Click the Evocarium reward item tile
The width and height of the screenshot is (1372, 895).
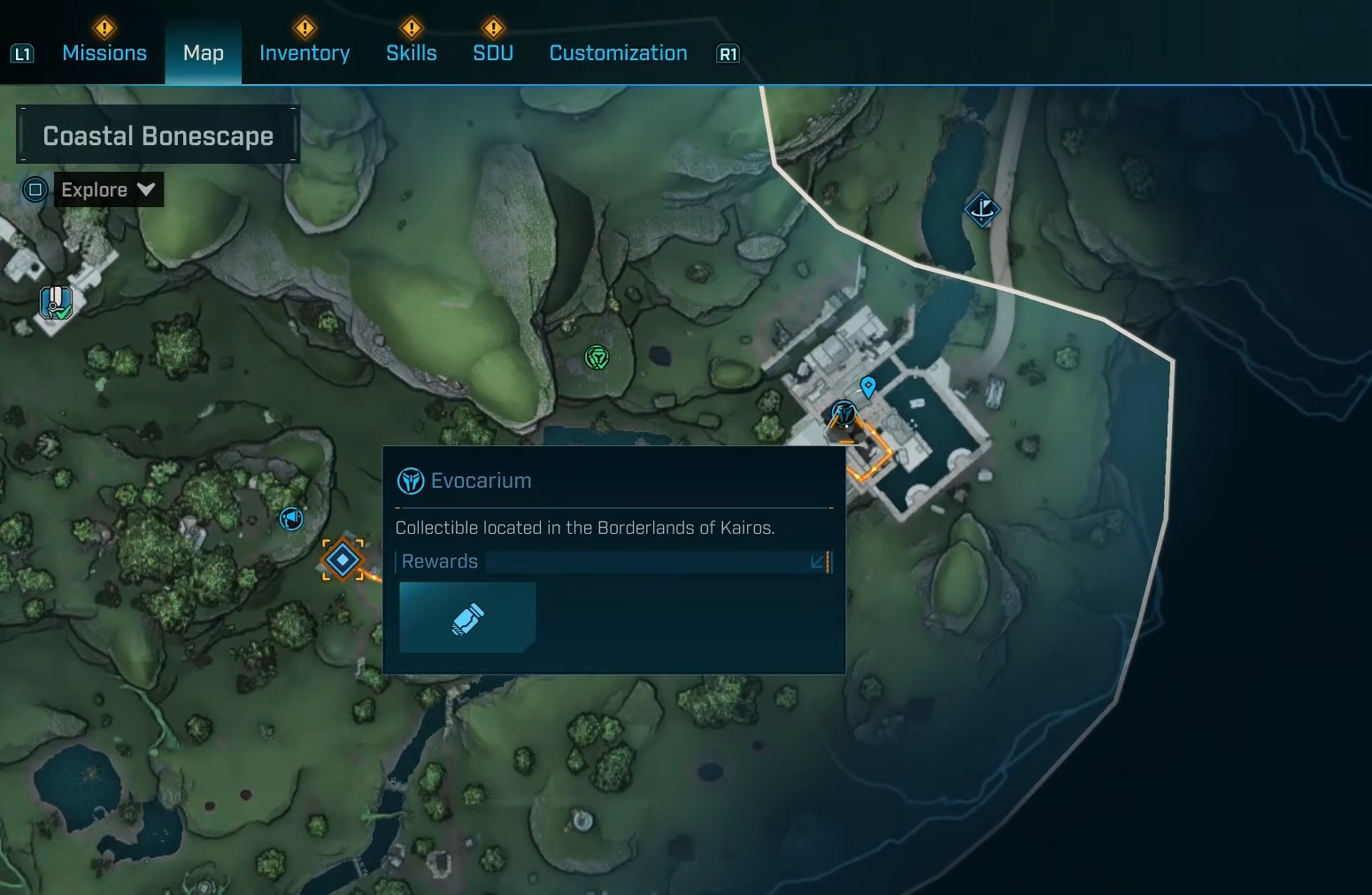(467, 618)
